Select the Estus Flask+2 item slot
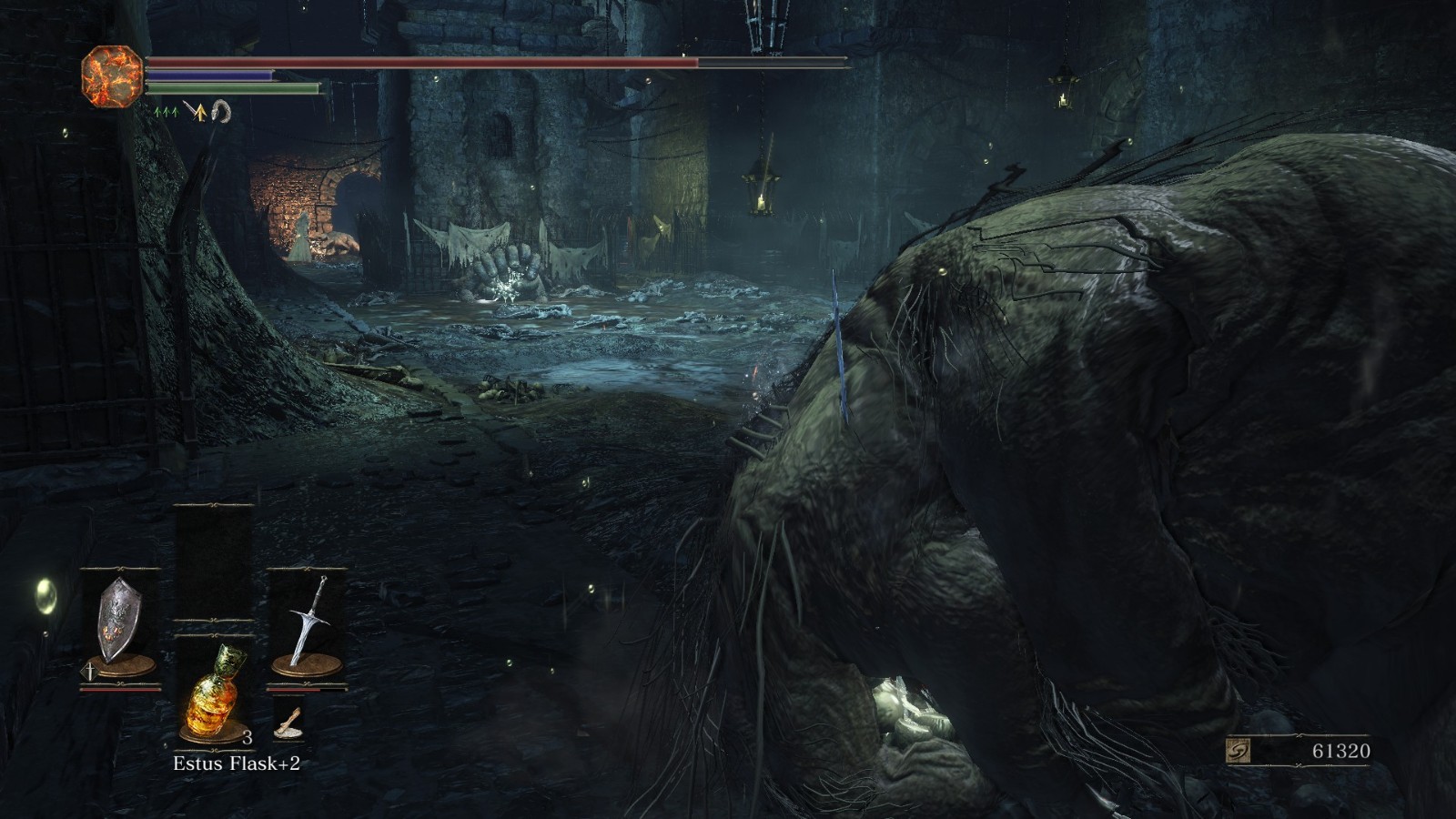1456x819 pixels. [x=213, y=690]
